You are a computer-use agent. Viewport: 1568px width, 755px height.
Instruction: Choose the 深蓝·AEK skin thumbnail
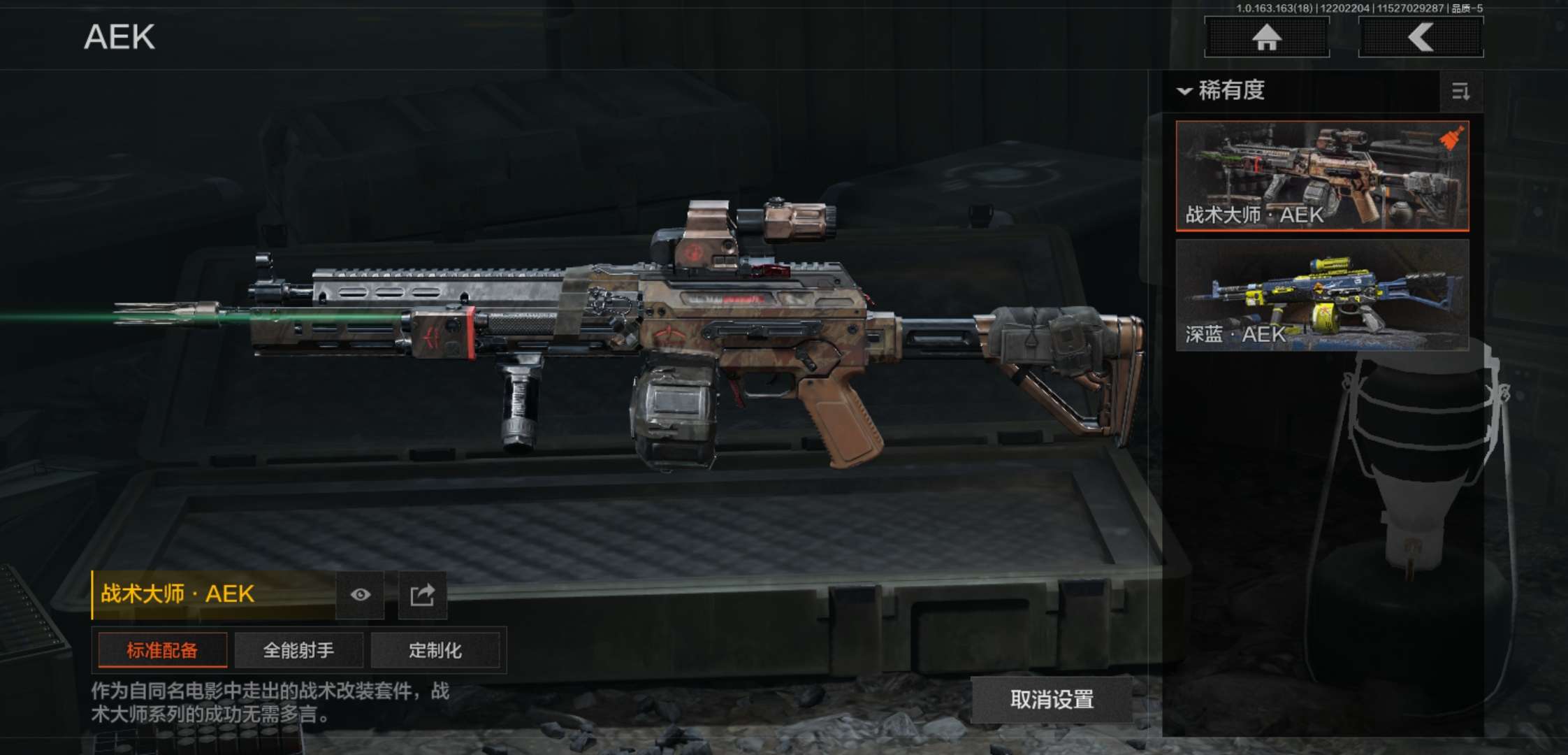(x=1322, y=294)
